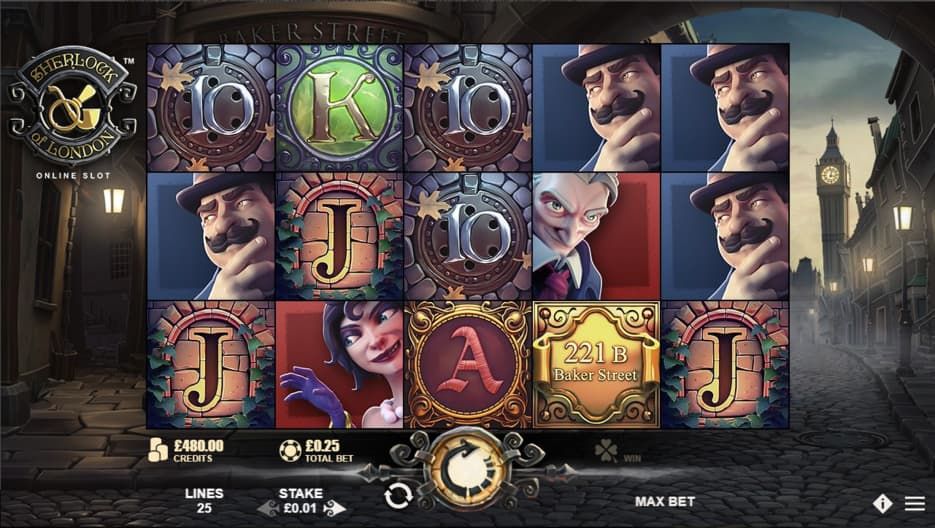Viewport: 935px width, 528px height.
Task: Set the wager with MAX BET
Action: [x=664, y=501]
